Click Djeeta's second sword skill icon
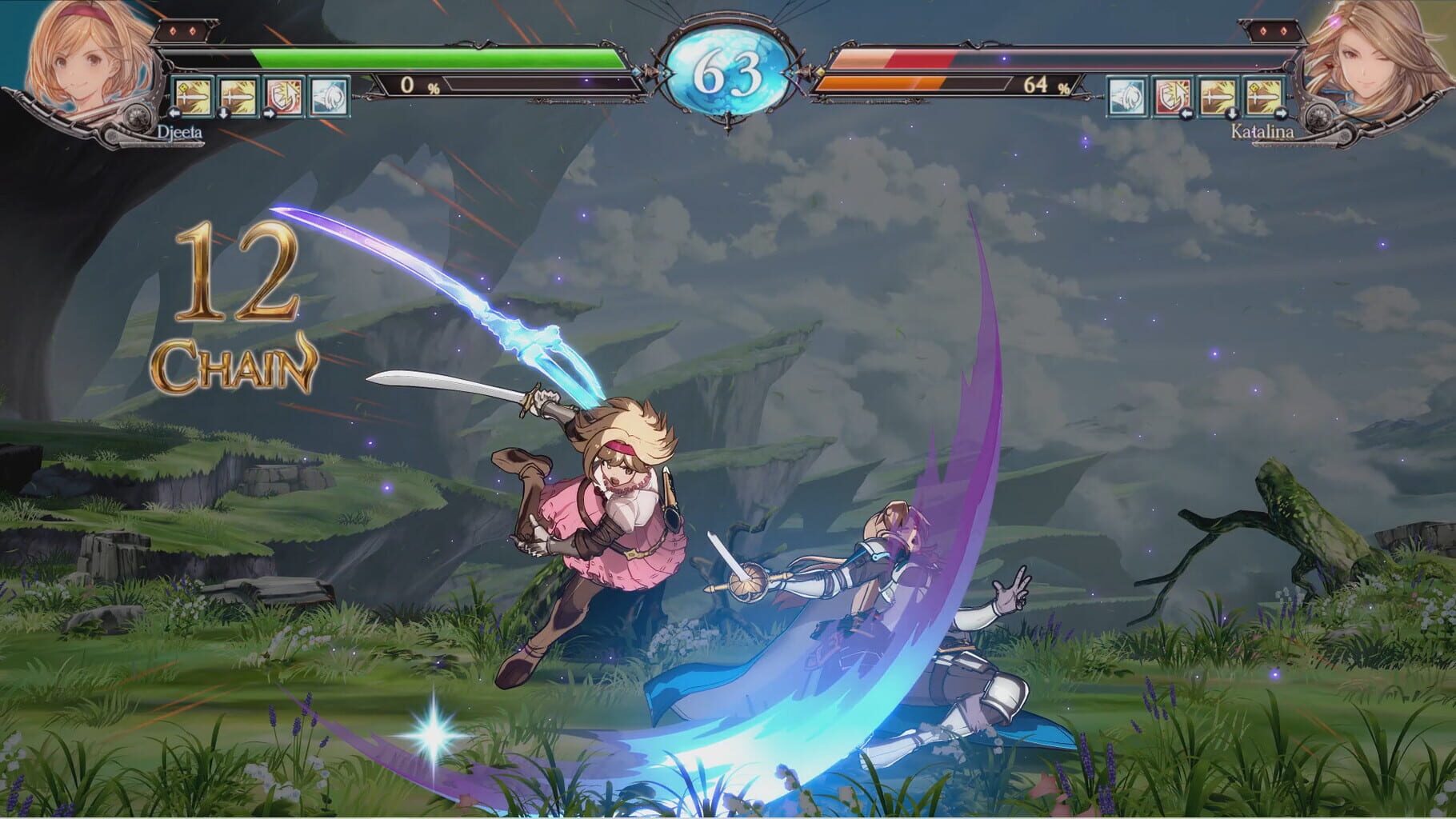This screenshot has height=819, width=1456. click(237, 97)
